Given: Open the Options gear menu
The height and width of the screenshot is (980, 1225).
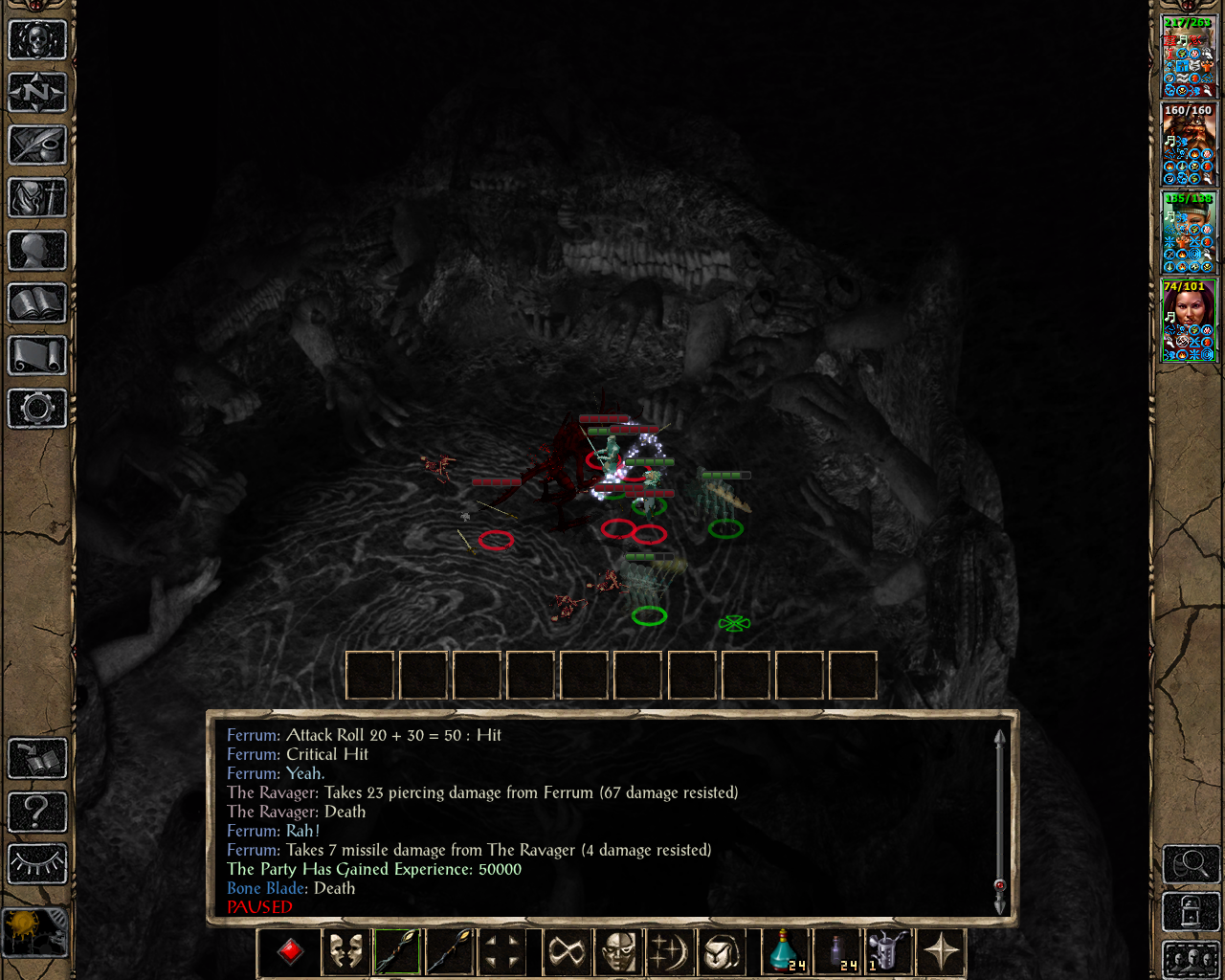Looking at the screenshot, I should pyautogui.click(x=36, y=409).
